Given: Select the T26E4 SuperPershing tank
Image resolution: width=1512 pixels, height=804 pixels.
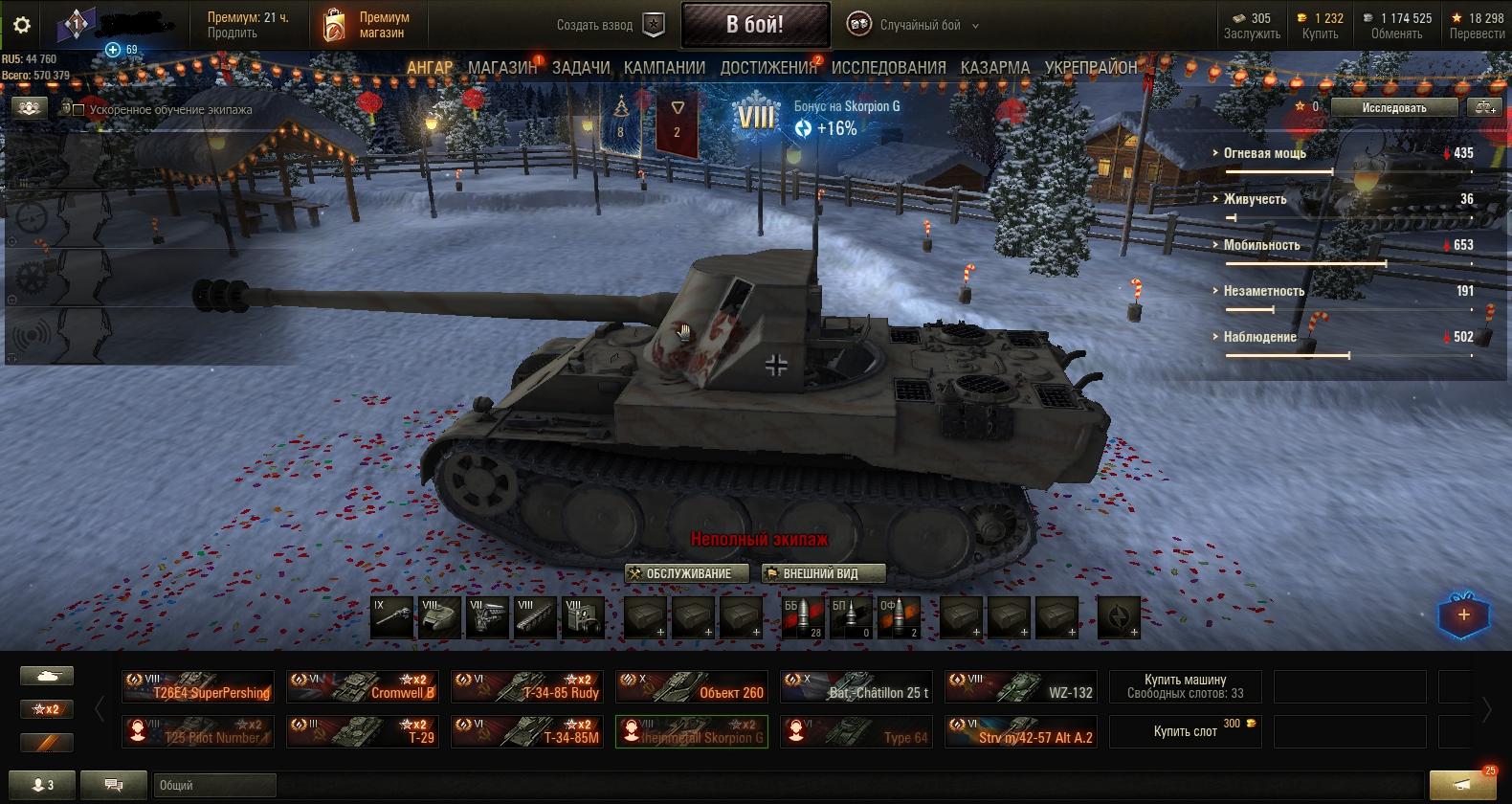Looking at the screenshot, I should coord(198,687).
